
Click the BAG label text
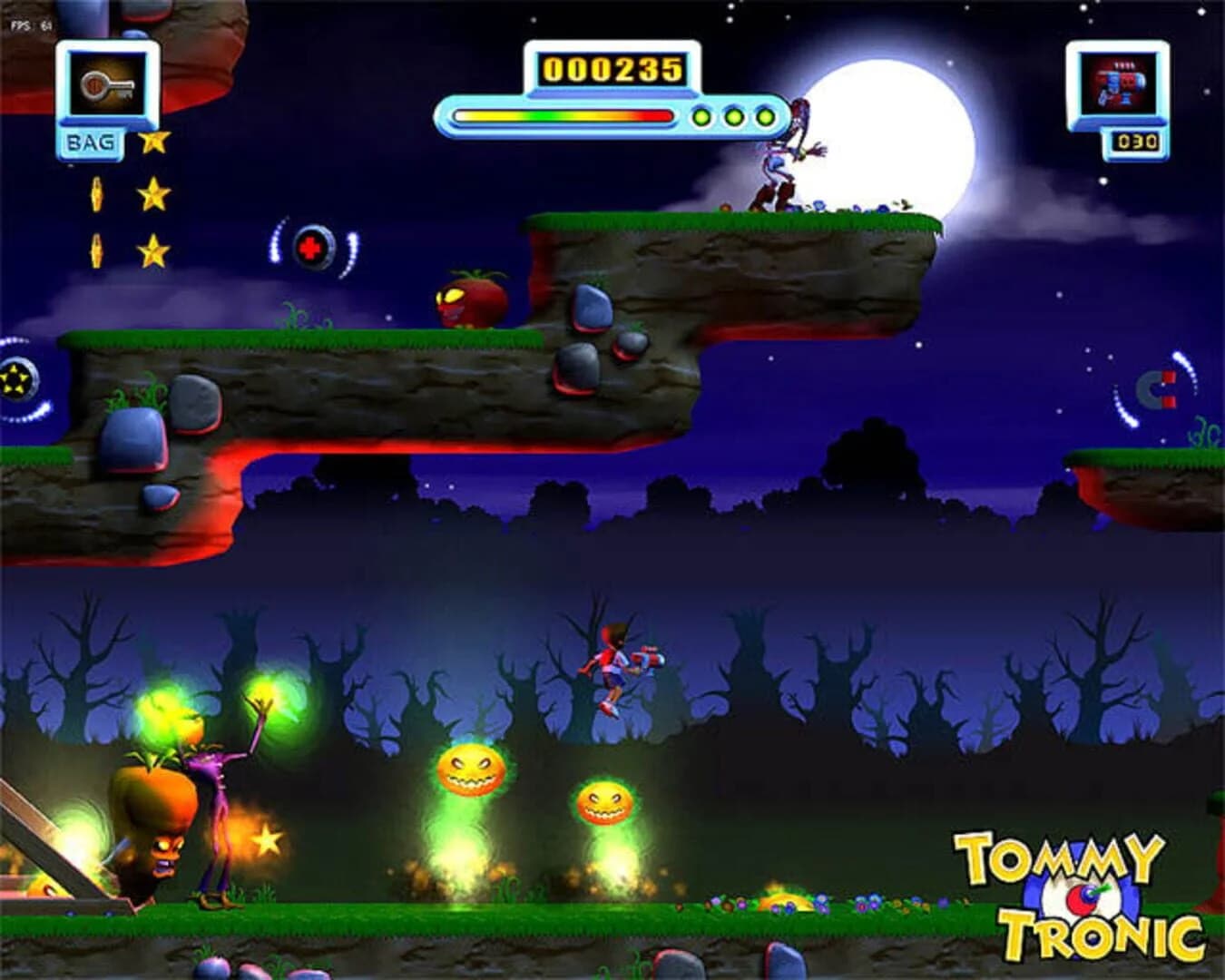pyautogui.click(x=90, y=142)
